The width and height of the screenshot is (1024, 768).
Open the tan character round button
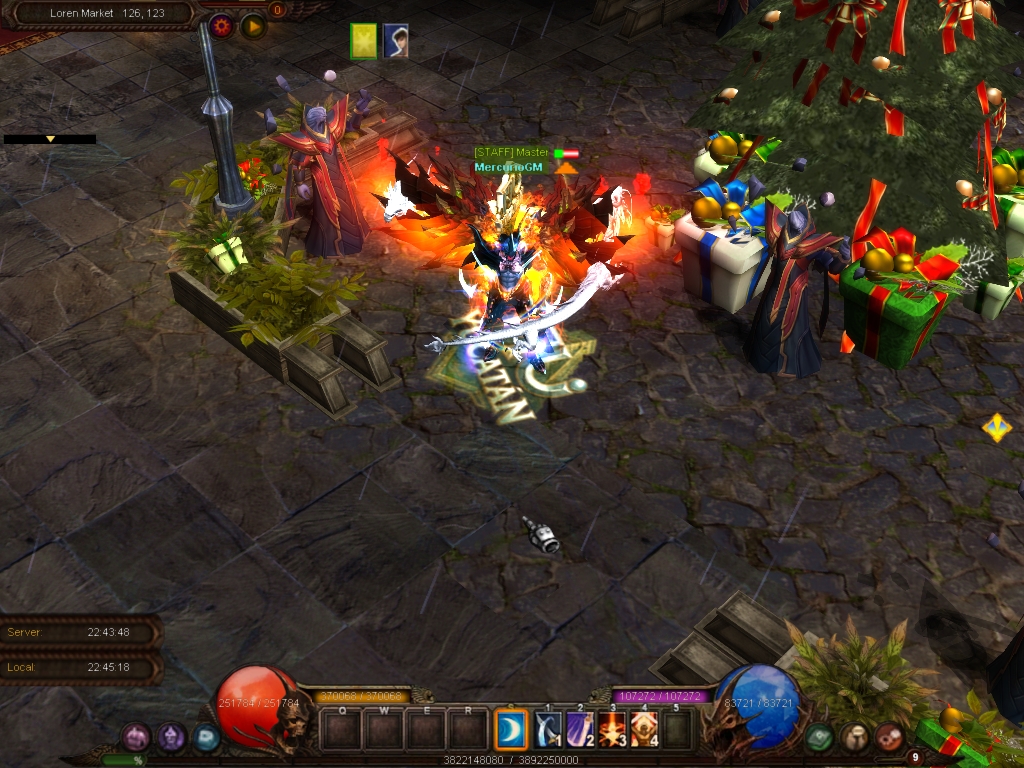pyautogui.click(x=854, y=738)
